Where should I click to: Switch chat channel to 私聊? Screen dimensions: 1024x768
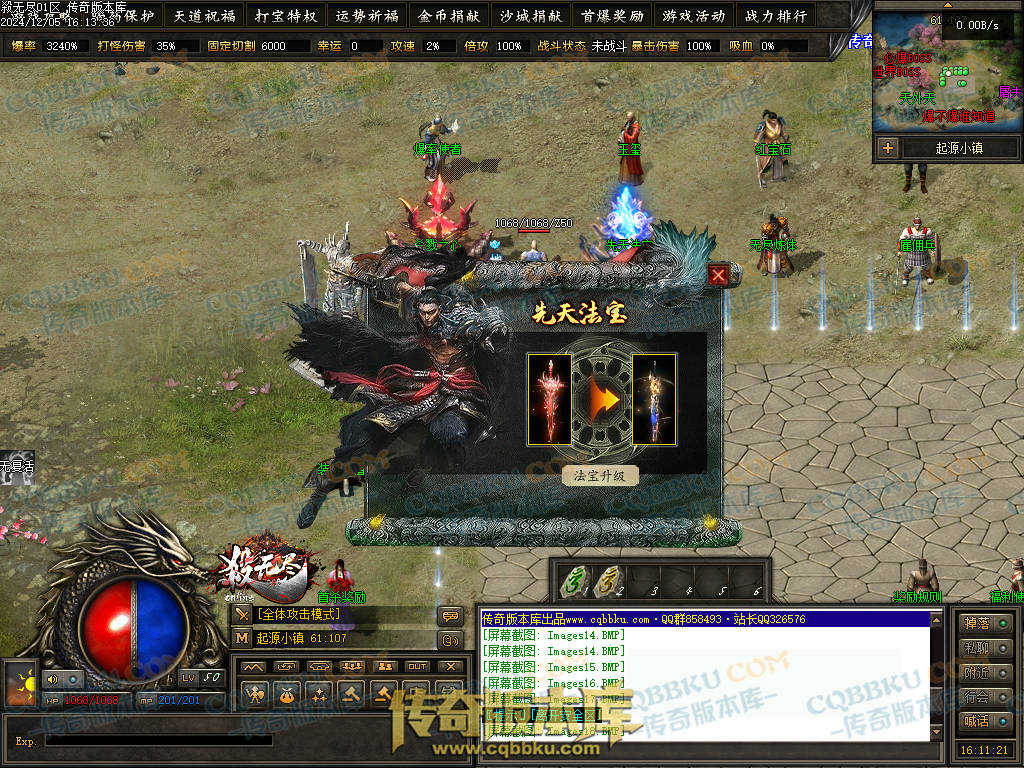pos(983,648)
